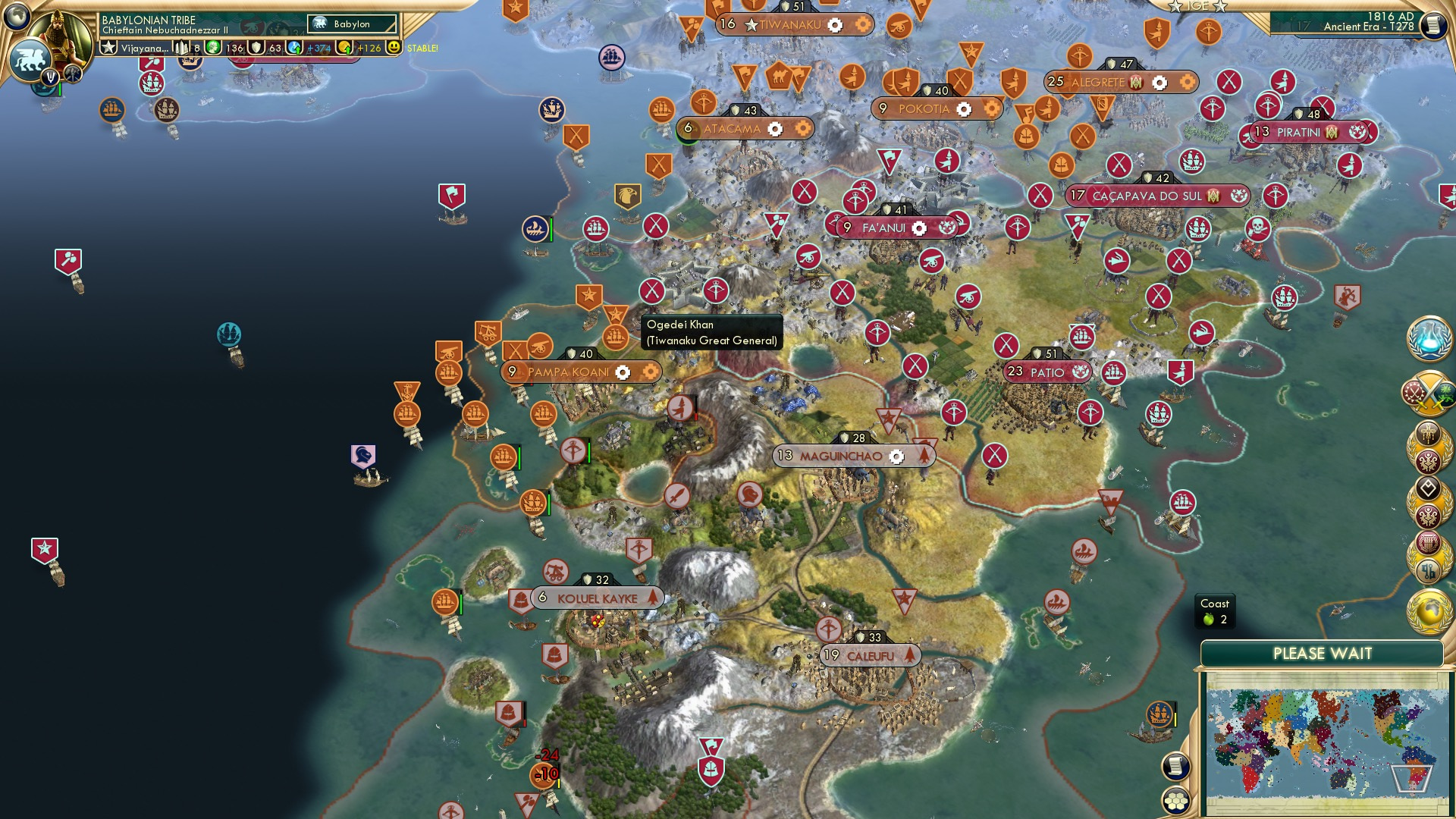Screen dimensions: 1456x819
Task: Open the notification scroll icon above the minimap
Action: [x=1175, y=765]
